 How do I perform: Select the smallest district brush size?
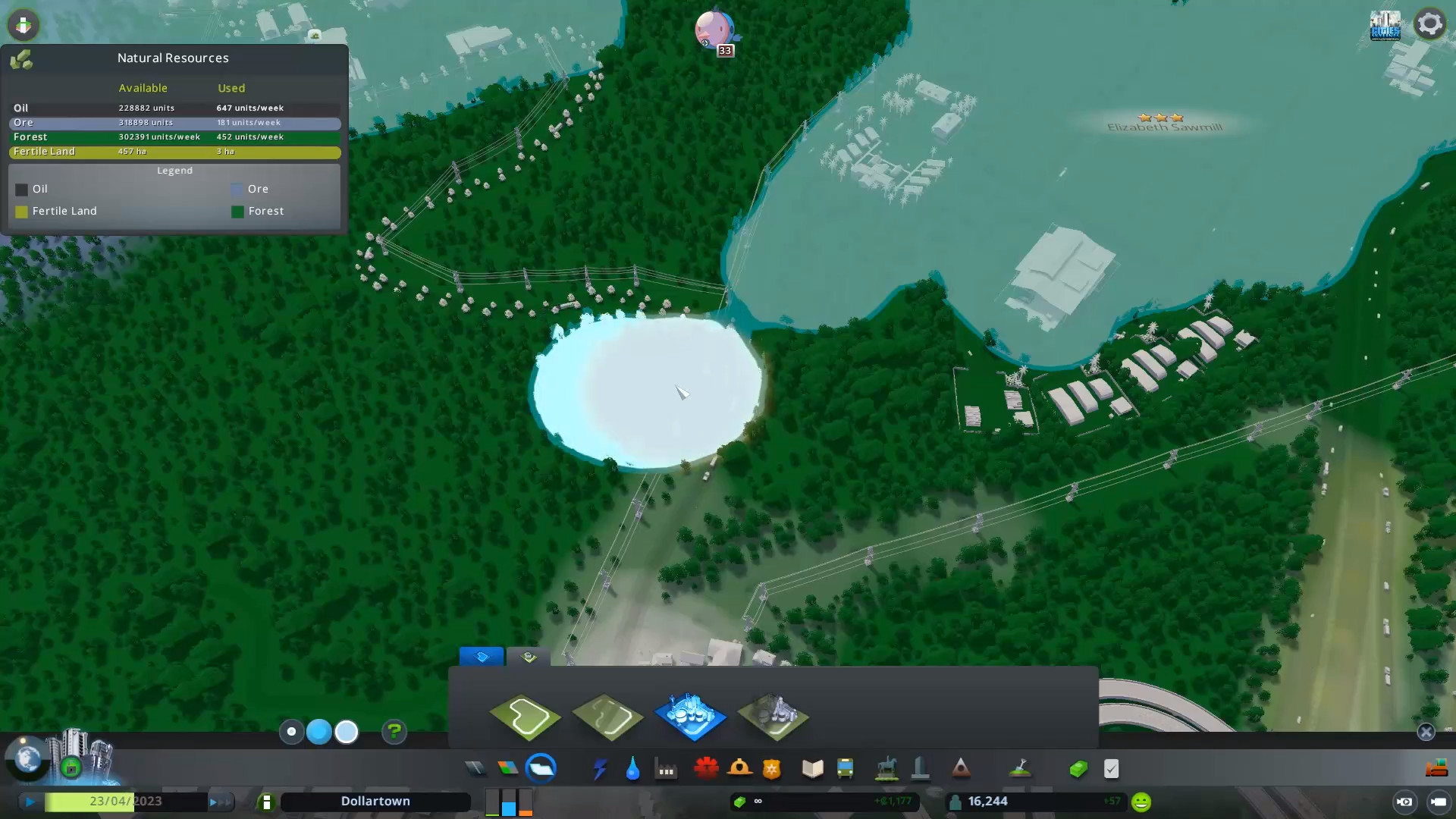pos(292,732)
